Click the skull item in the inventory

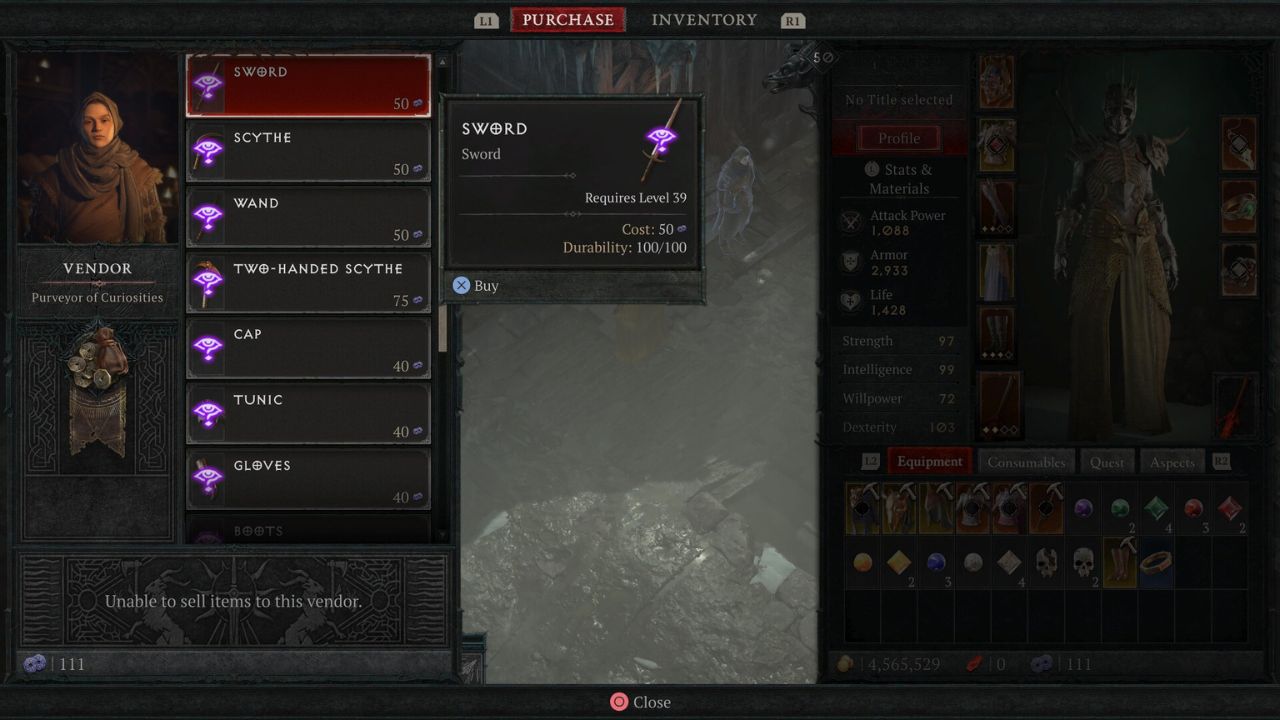coord(1083,562)
